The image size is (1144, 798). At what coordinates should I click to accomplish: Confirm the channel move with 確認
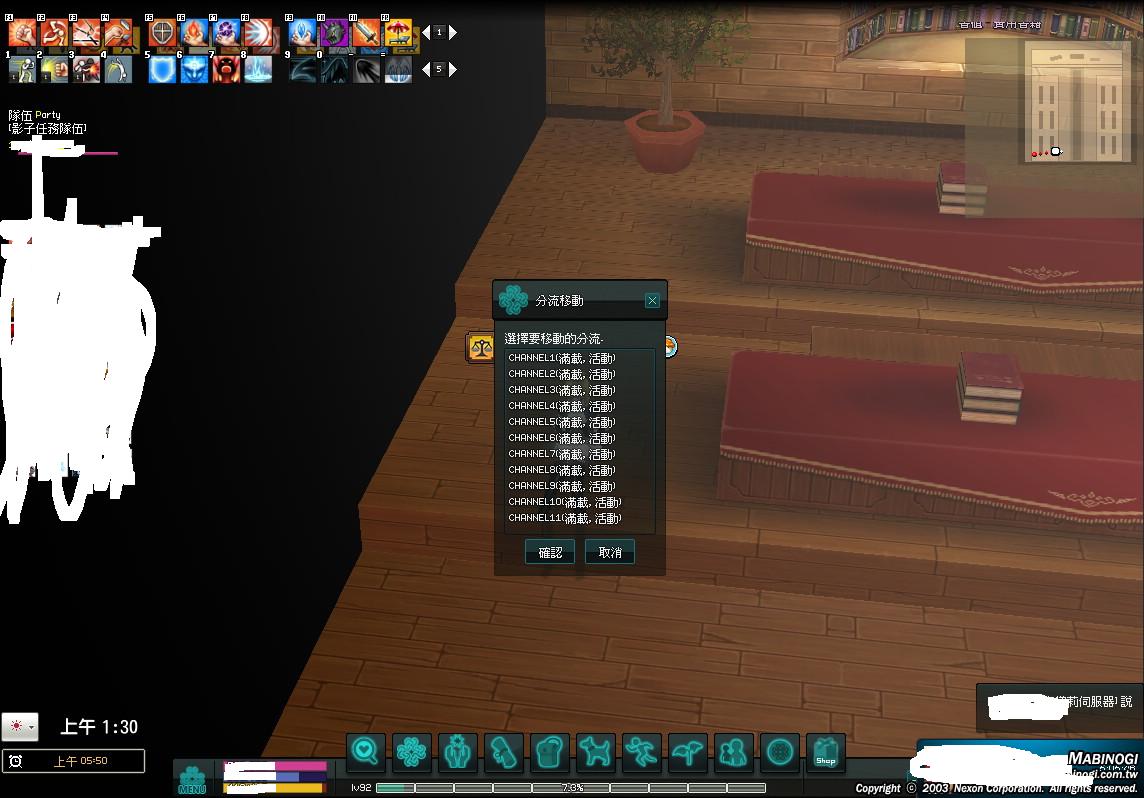click(x=550, y=552)
